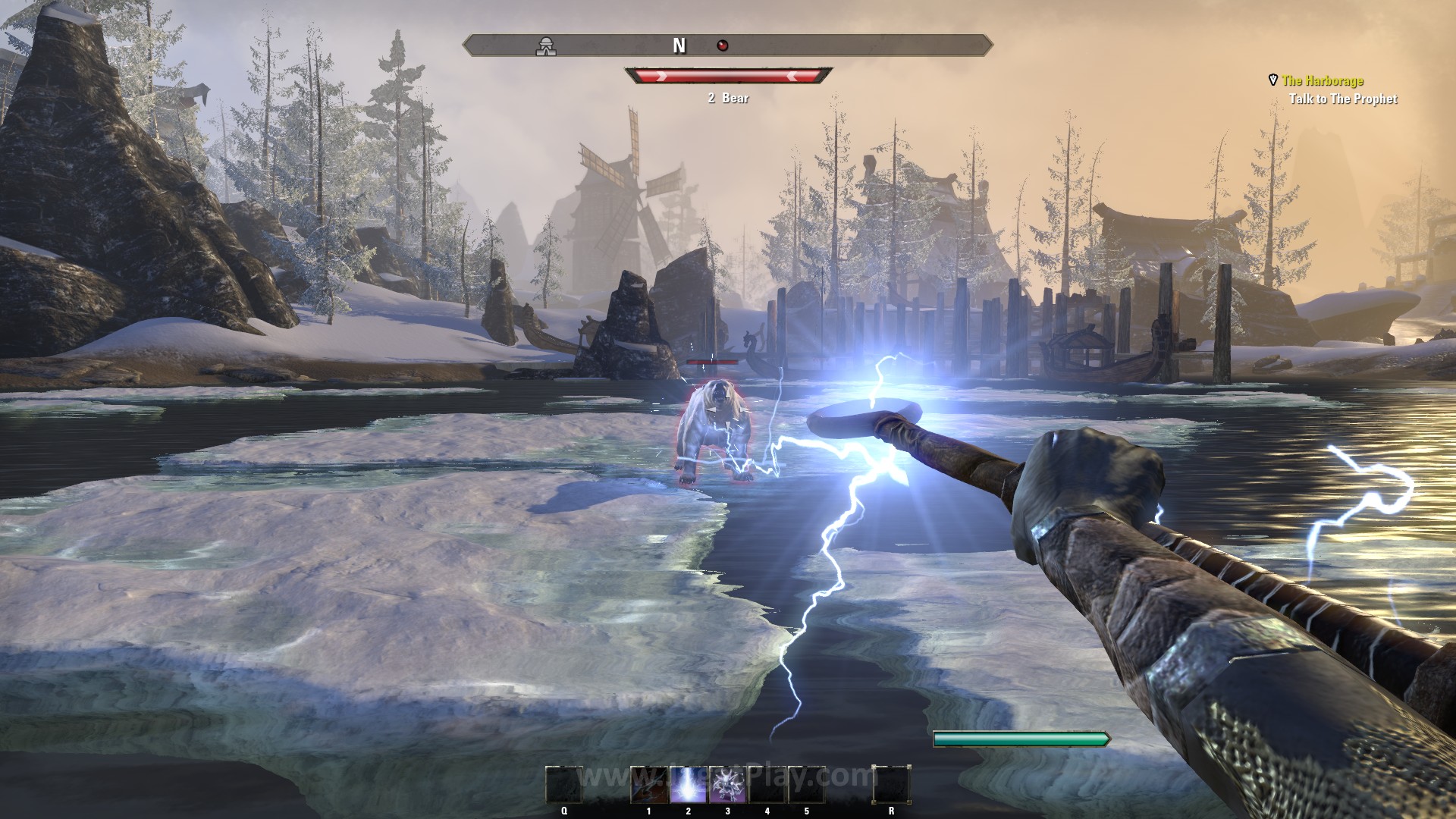Click the red enemy dot on the compass
The image size is (1456, 819).
723,46
